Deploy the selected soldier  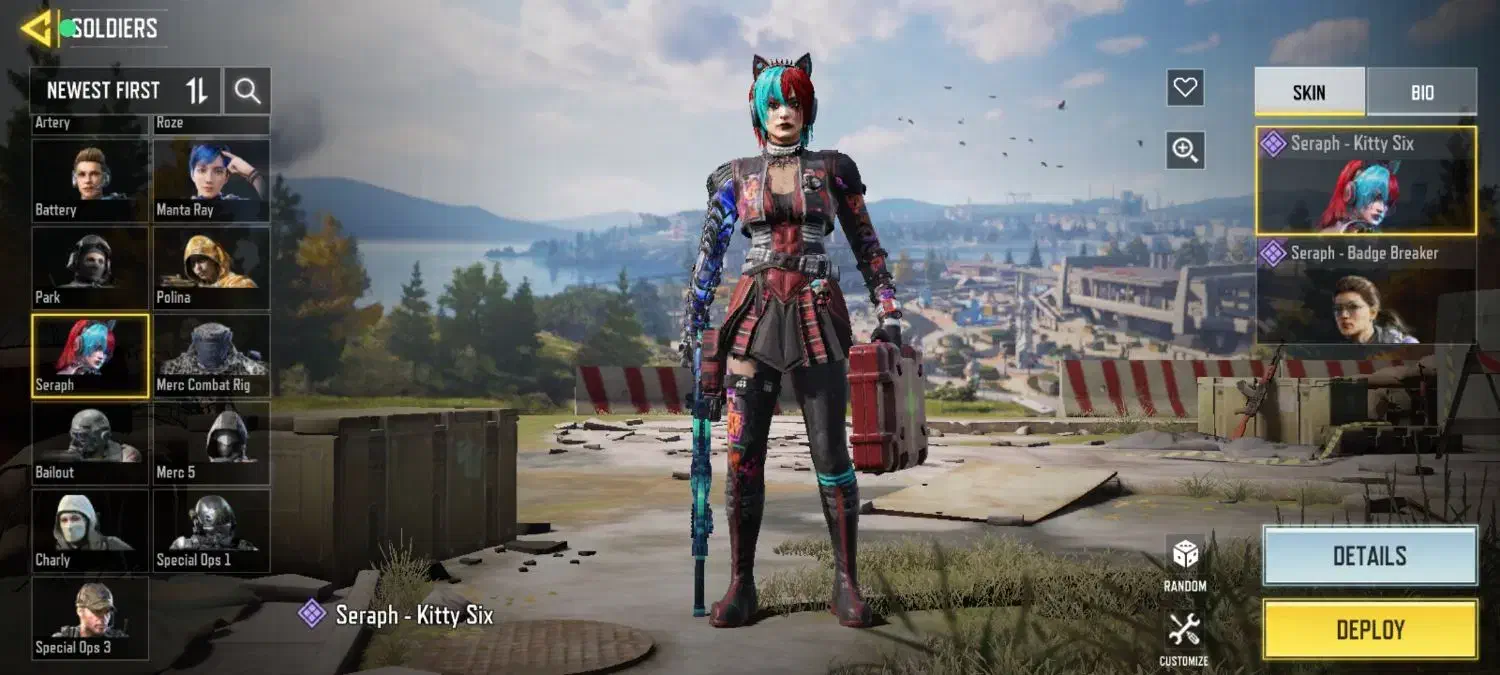(1370, 630)
